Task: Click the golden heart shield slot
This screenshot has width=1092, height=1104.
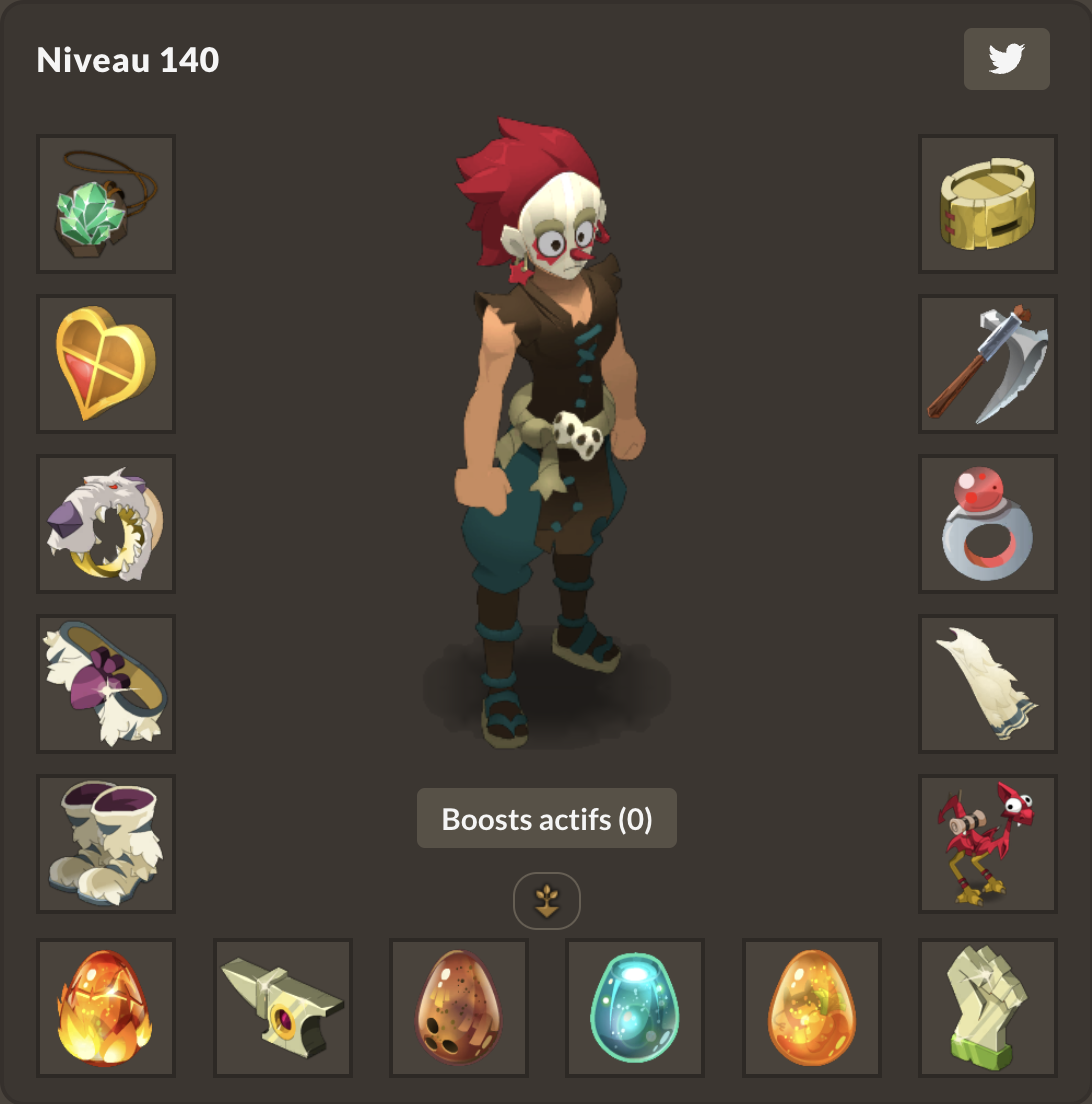Action: (106, 364)
